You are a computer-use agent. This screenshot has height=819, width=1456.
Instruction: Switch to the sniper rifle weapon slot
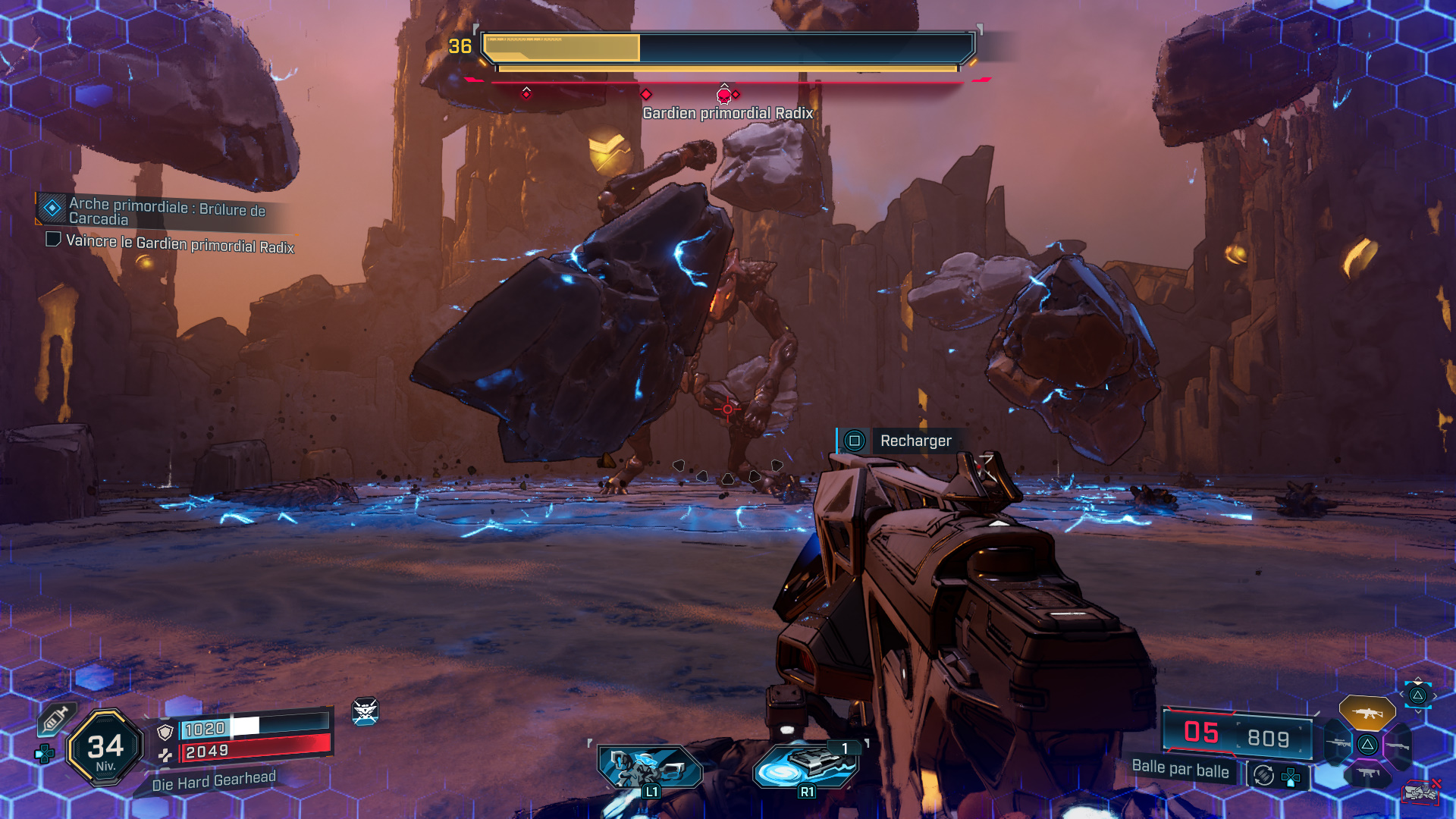(x=1336, y=744)
